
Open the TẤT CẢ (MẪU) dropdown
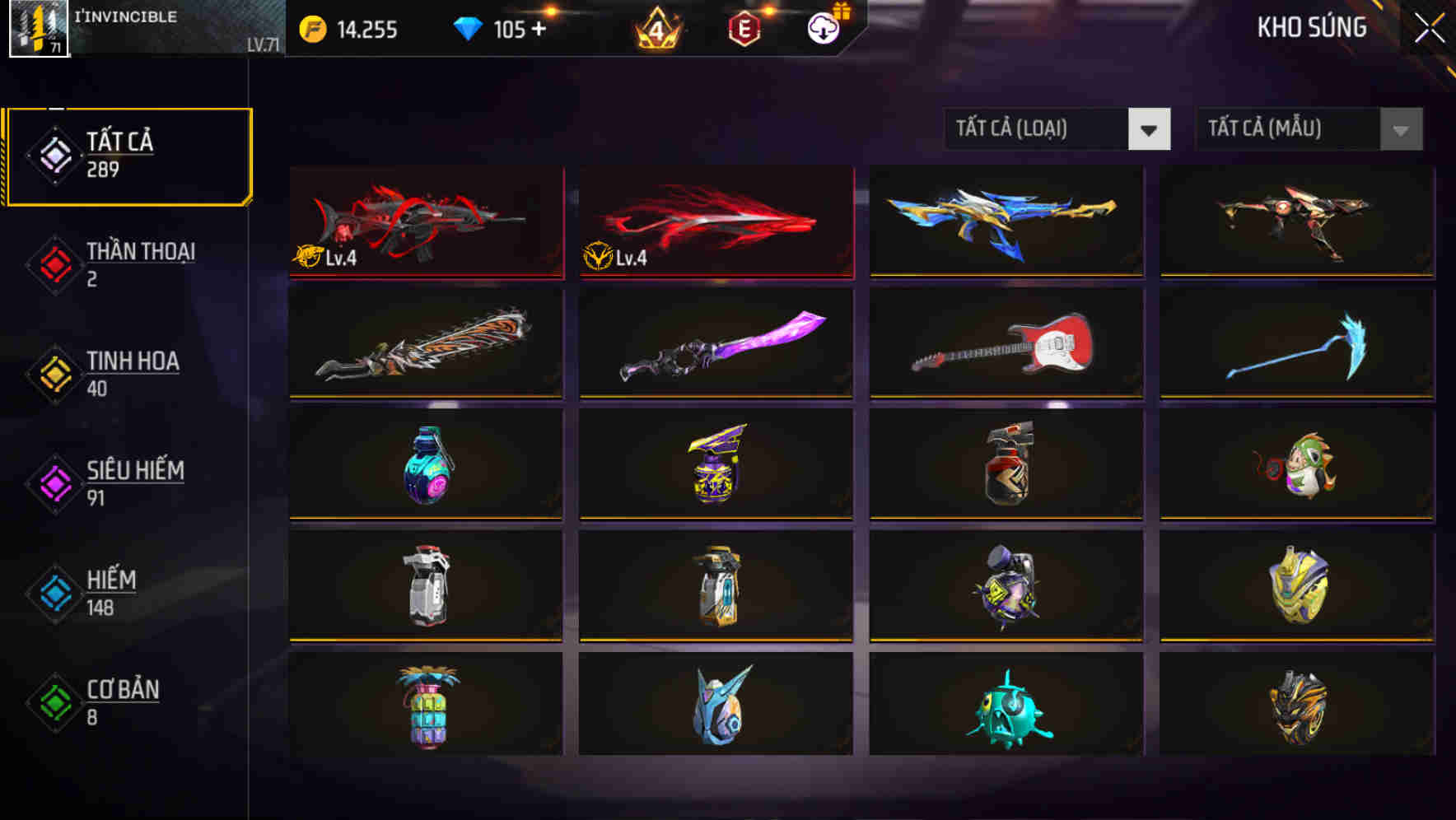pyautogui.click(x=1308, y=129)
